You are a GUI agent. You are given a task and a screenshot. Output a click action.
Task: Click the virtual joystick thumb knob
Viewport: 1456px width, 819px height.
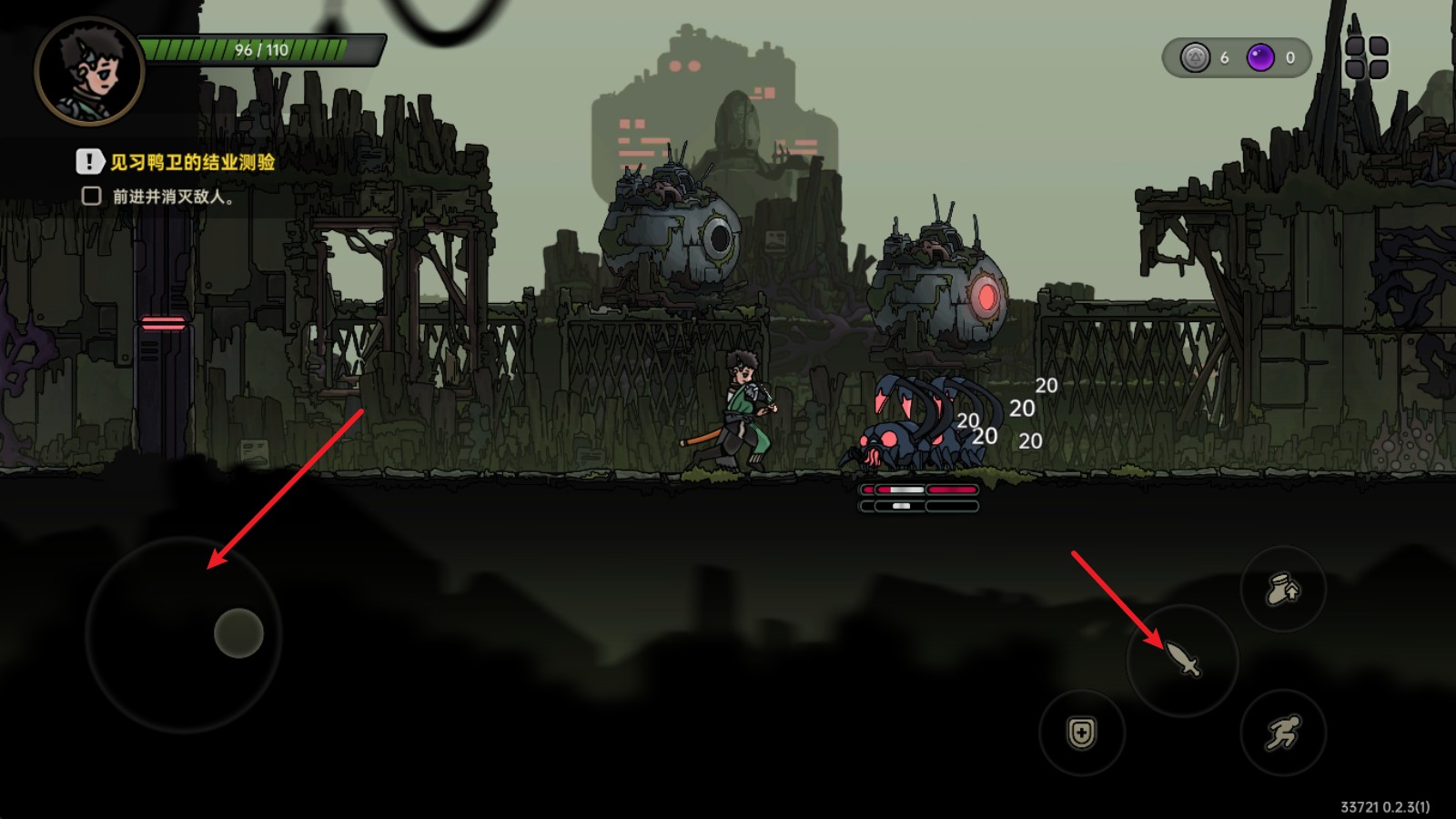[238, 633]
